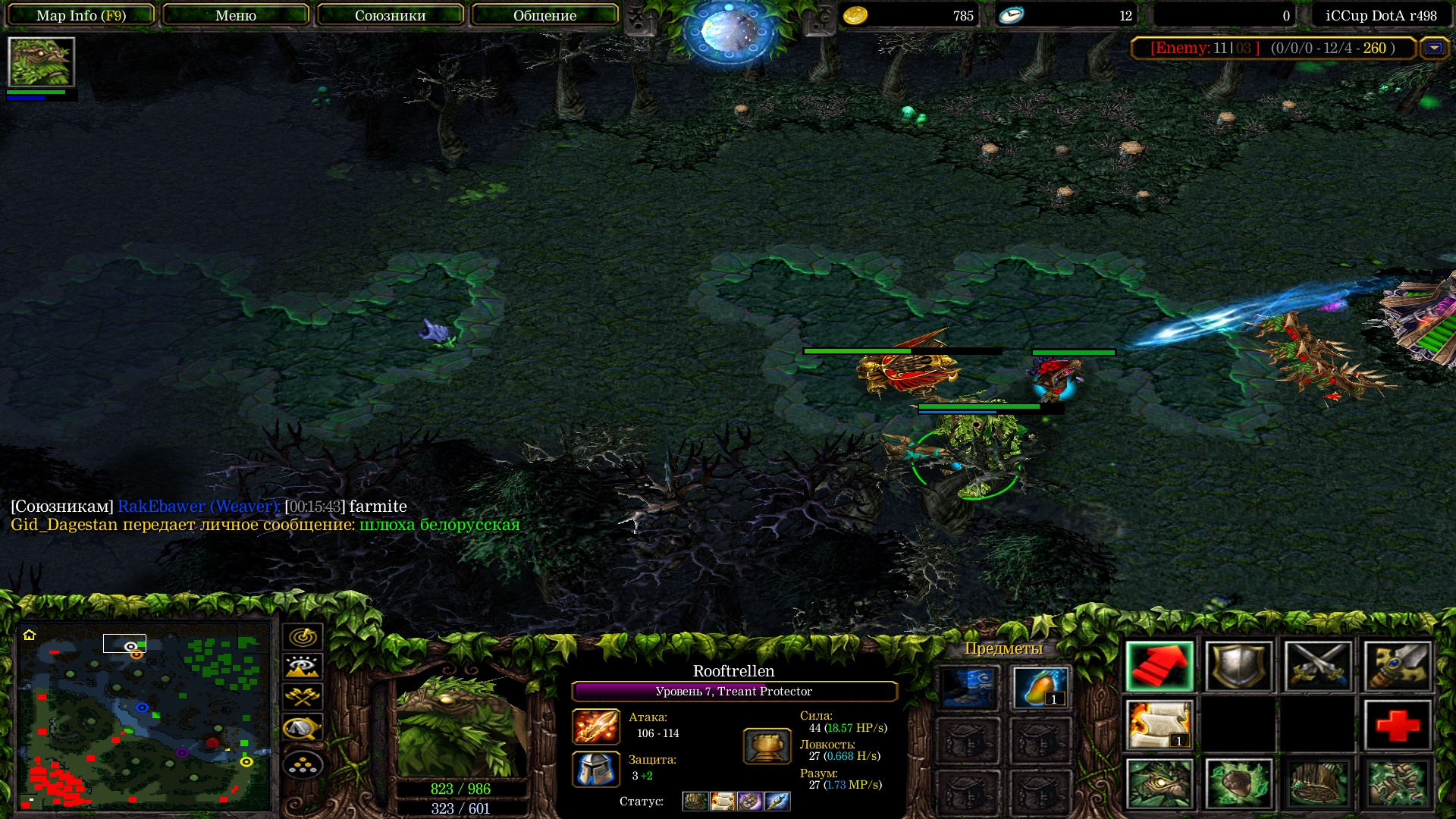The image size is (1456, 819).
Task: Expand the scoreboard dropdown arrow
Action: pyautogui.click(x=1433, y=48)
